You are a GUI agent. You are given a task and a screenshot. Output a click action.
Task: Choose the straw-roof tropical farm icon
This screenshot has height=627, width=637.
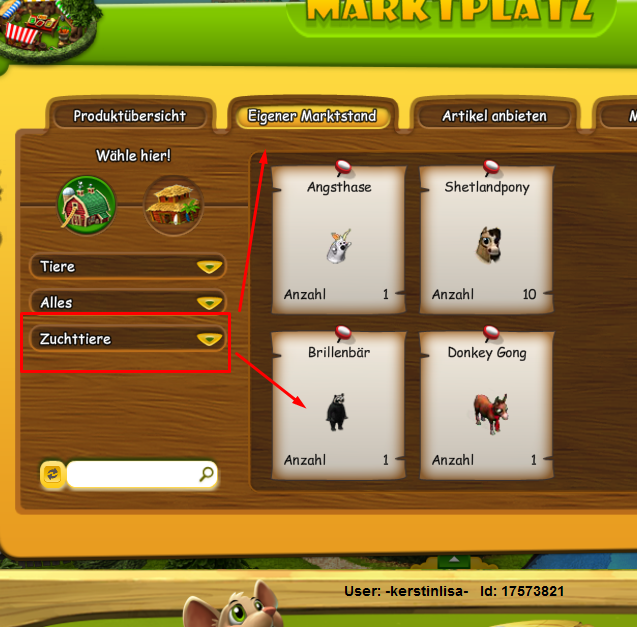click(173, 206)
